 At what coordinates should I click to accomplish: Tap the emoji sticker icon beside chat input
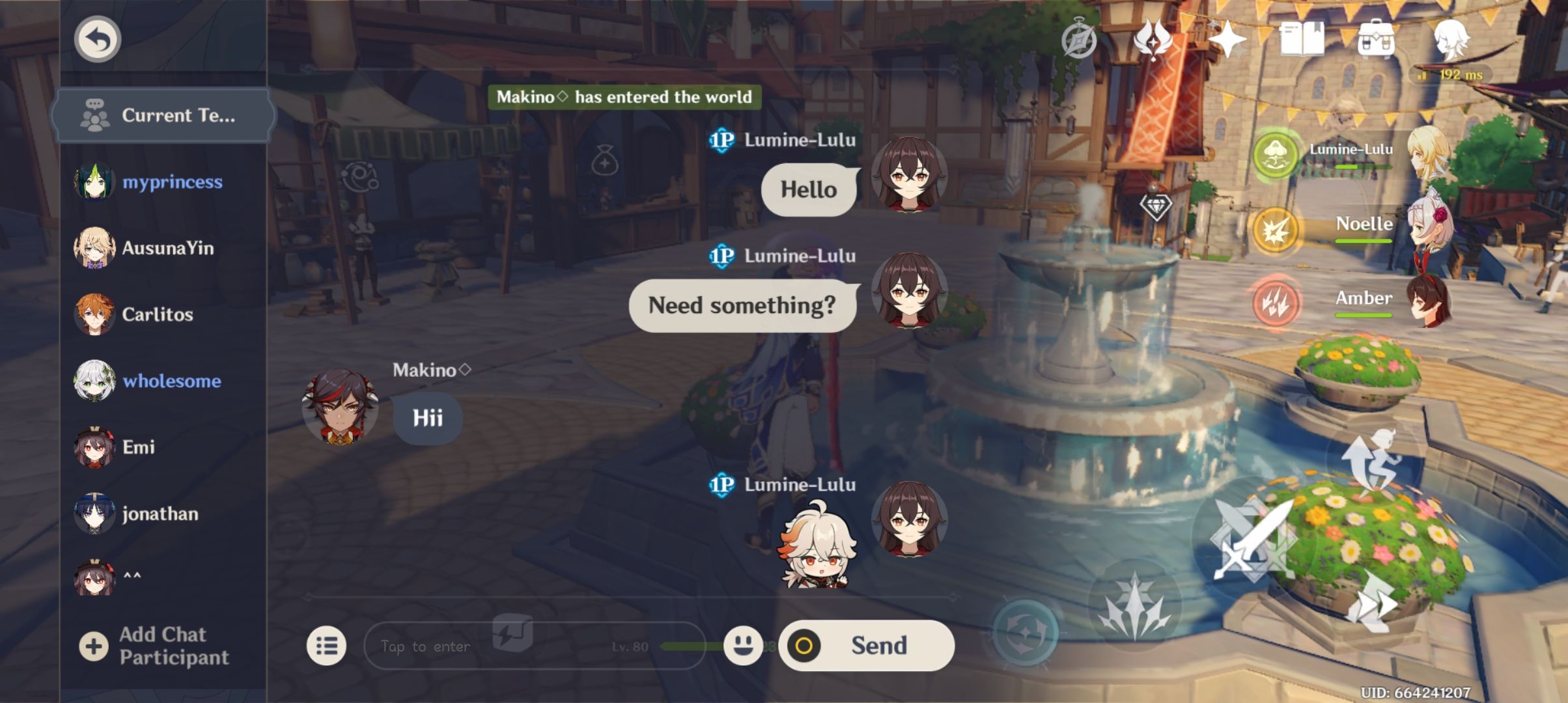[743, 646]
